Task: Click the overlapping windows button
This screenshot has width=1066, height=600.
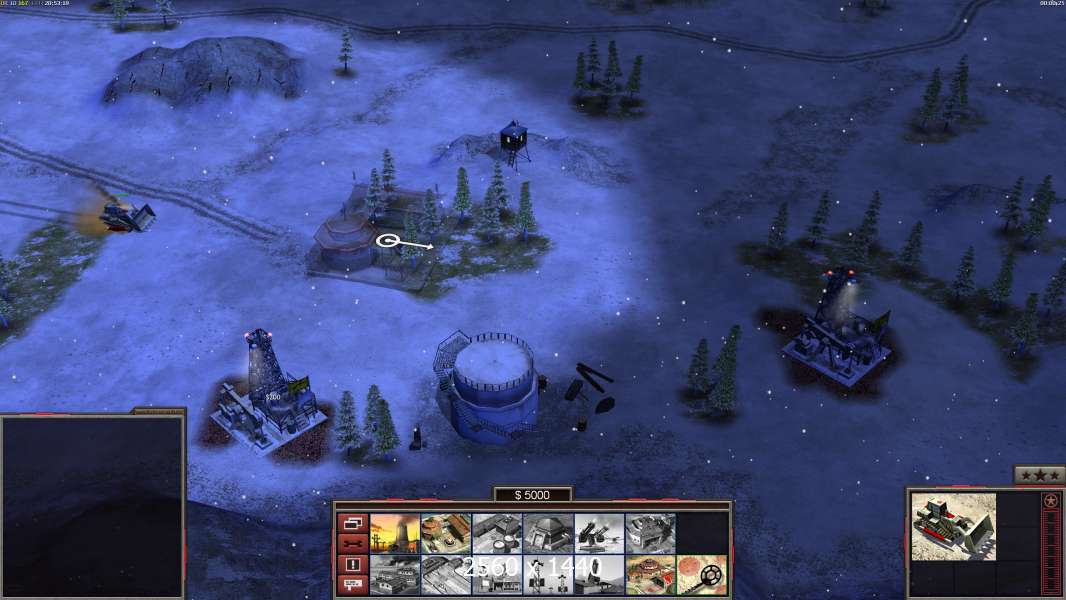Action: (352, 523)
